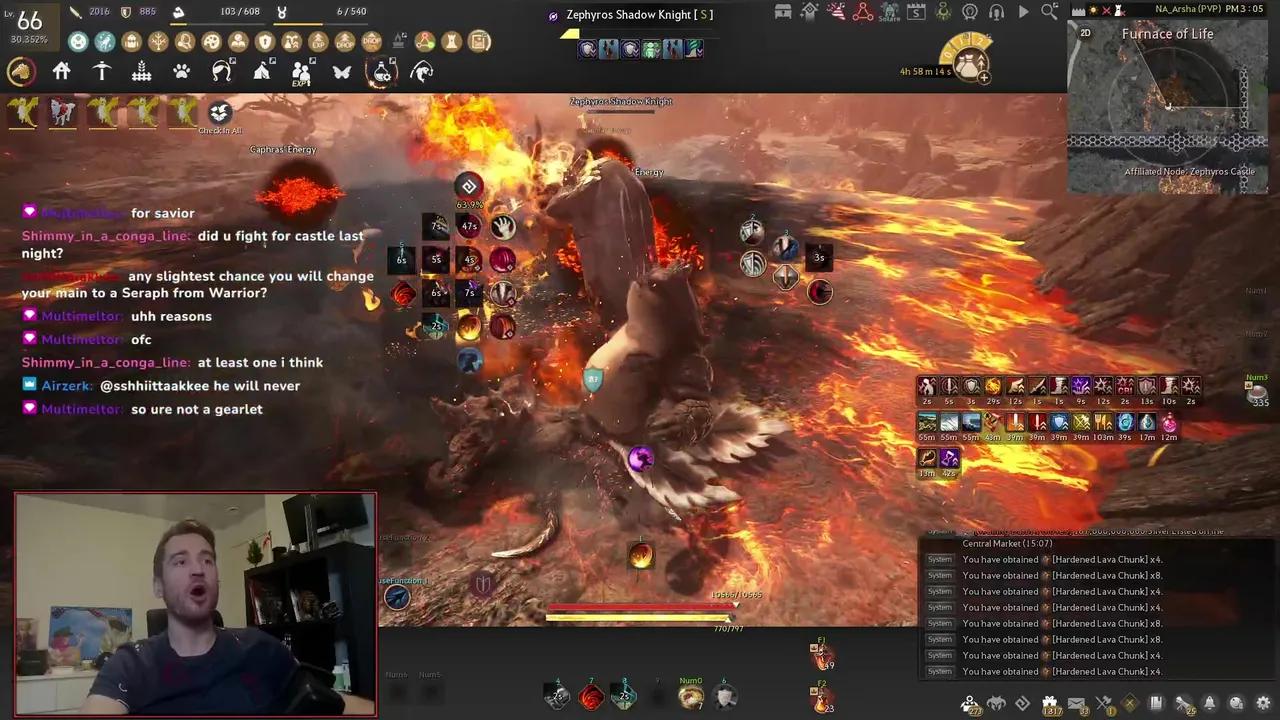Open the treasure chest icon beside the boss title

783,12
